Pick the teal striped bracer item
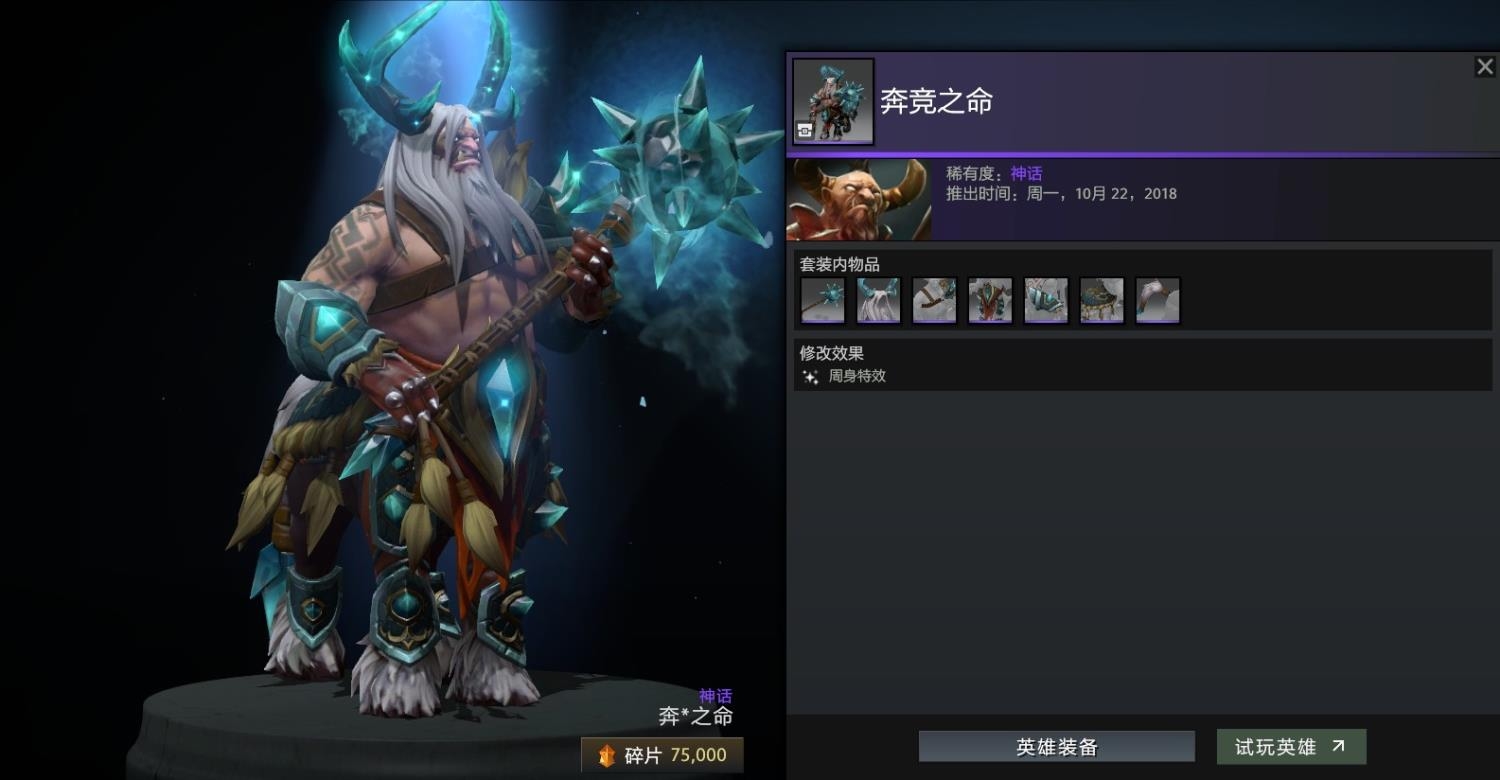The image size is (1500, 780). point(1046,300)
